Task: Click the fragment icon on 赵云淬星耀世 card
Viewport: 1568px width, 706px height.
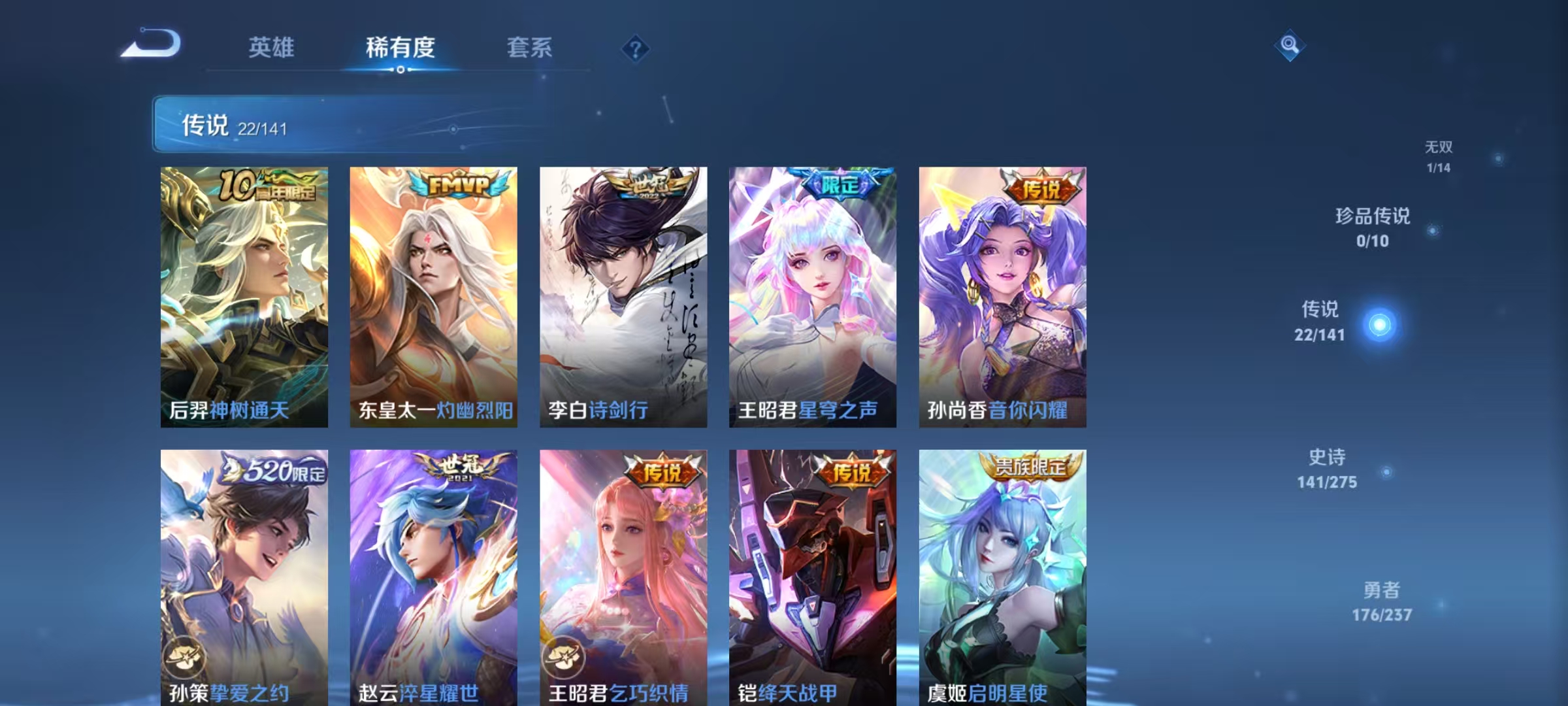Action: pyautogui.click(x=376, y=659)
